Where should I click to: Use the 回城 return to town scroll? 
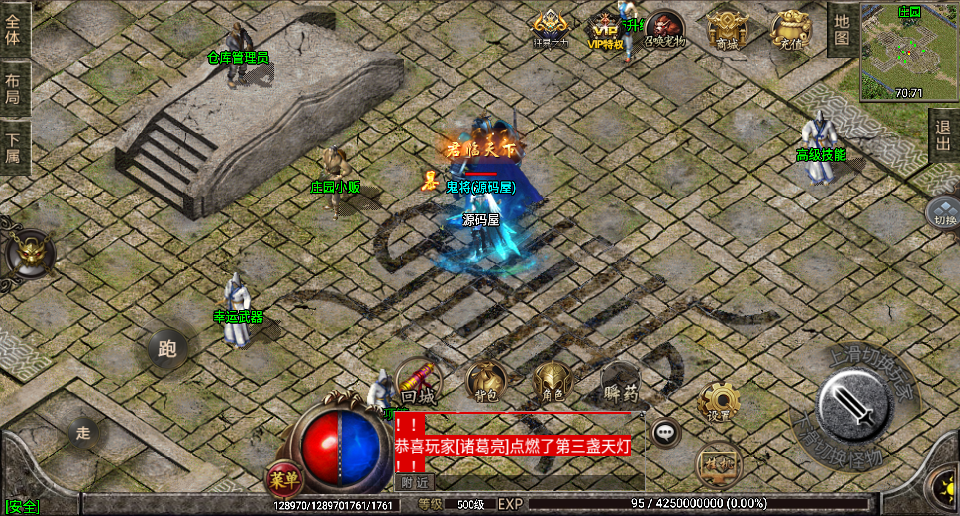(x=419, y=381)
